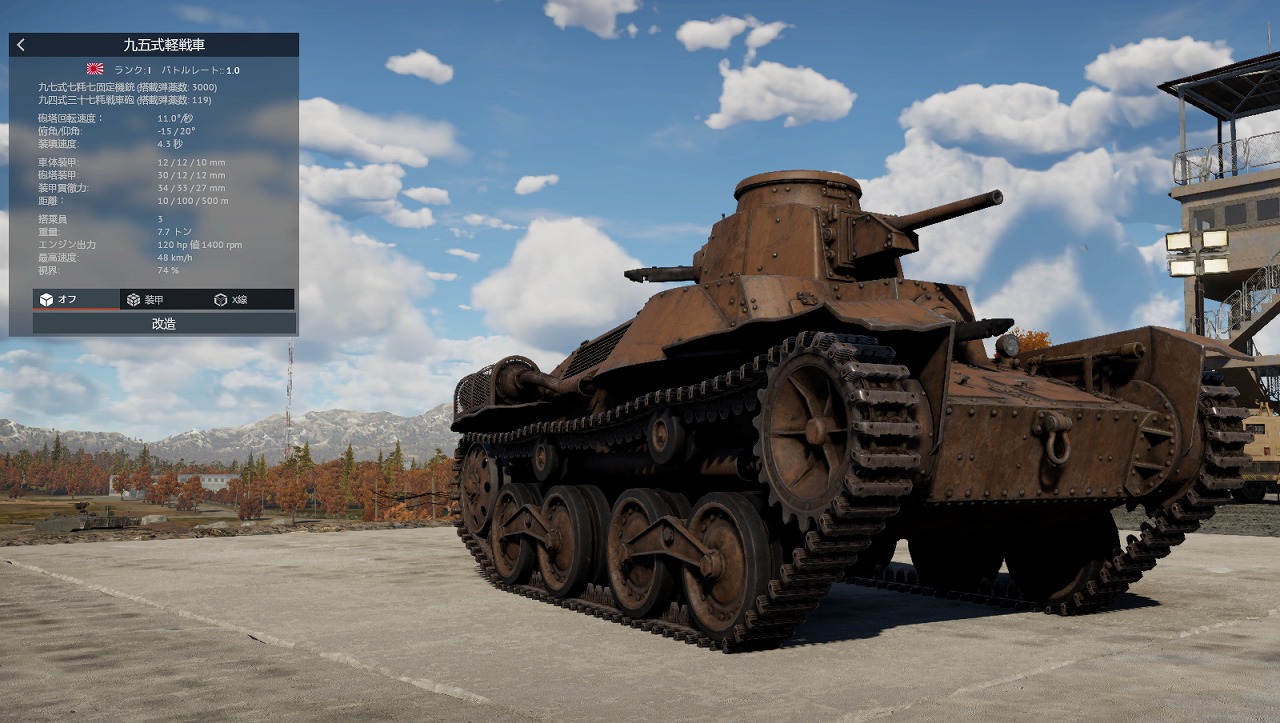The height and width of the screenshot is (723, 1280).
Task: Select the 九七式七粍七固定機銃 machine gun entry
Action: pos(125,87)
